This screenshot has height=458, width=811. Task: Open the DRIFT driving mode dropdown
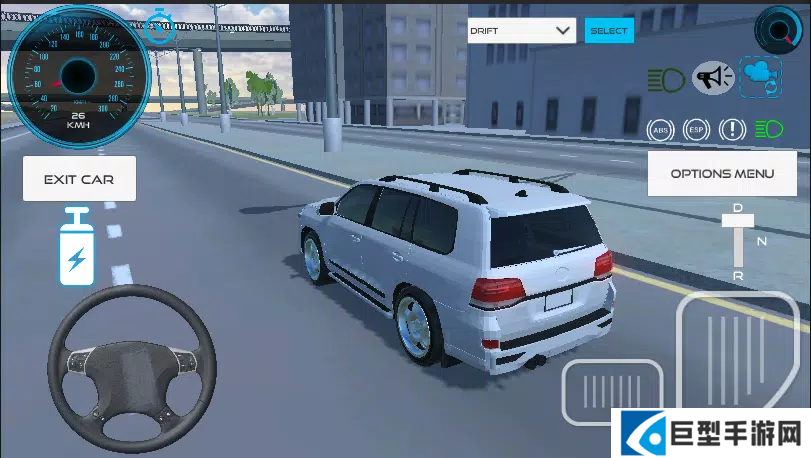522,31
